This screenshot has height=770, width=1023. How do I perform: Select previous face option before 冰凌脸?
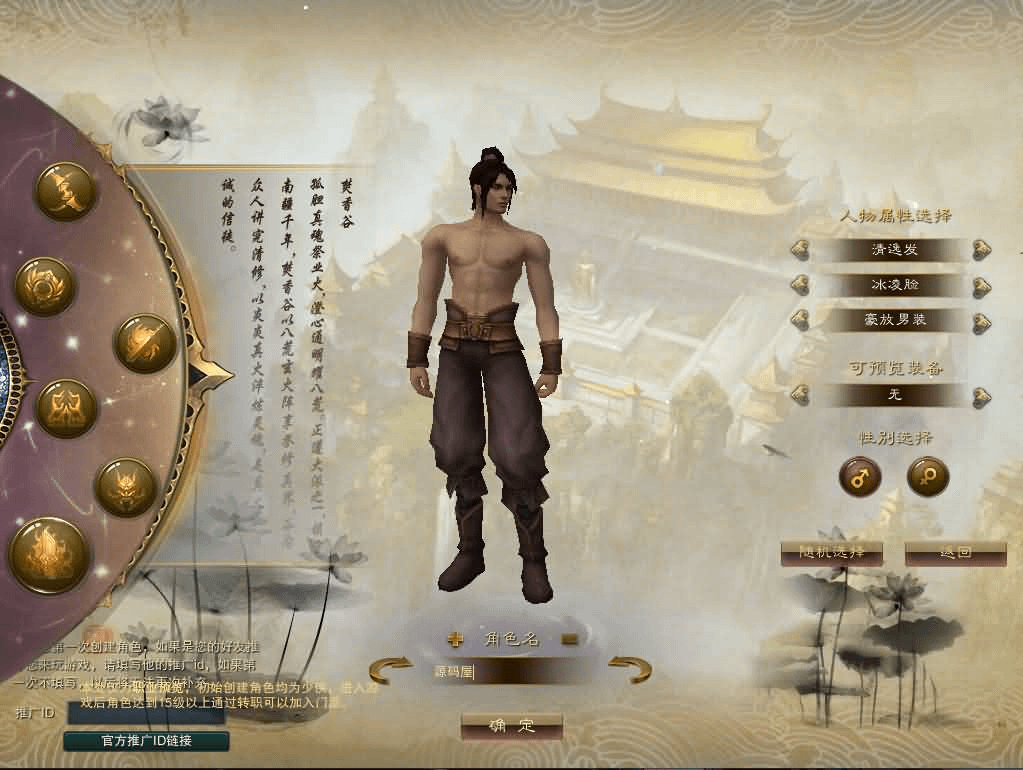800,286
